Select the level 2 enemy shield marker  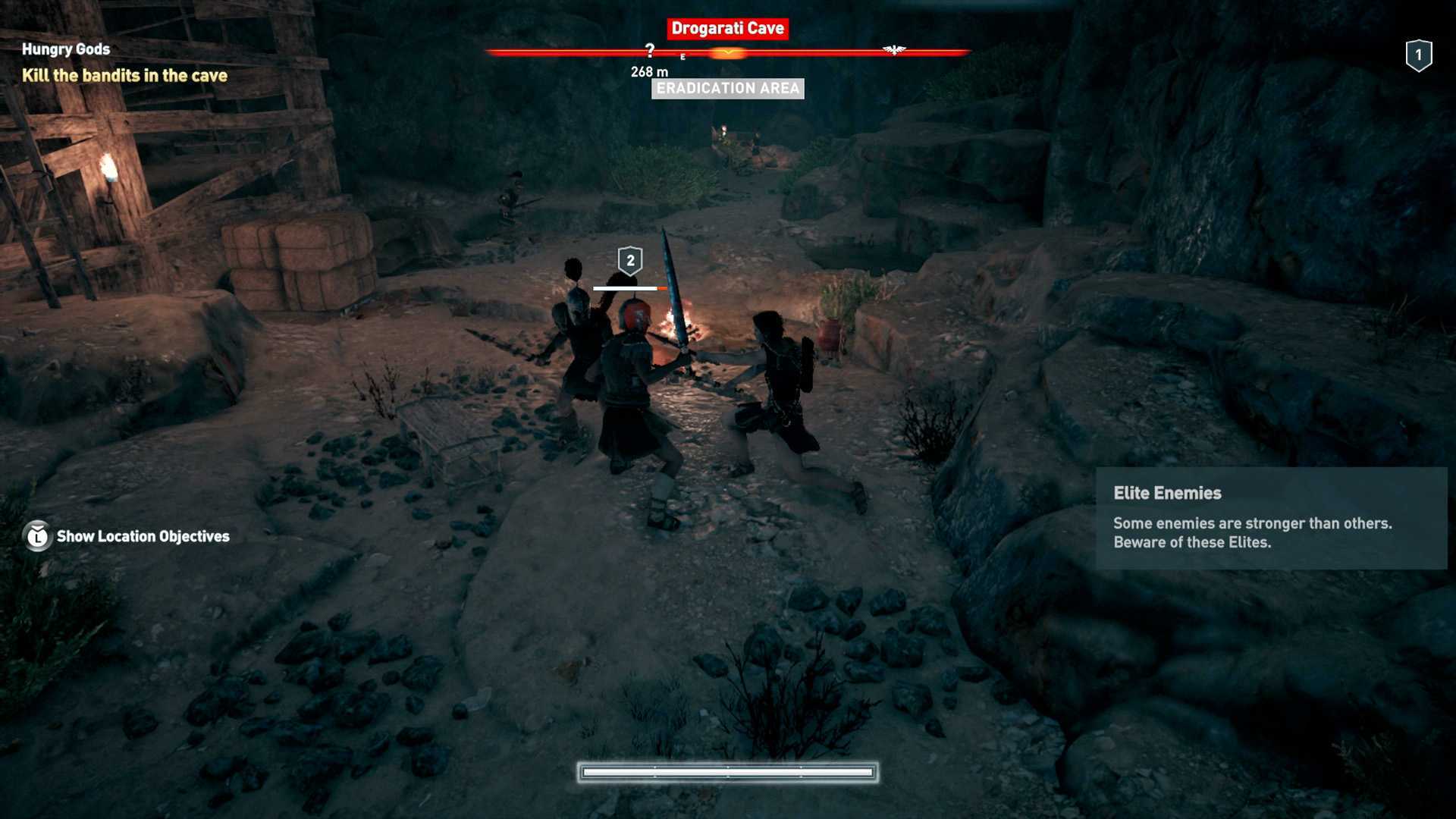pyautogui.click(x=630, y=260)
